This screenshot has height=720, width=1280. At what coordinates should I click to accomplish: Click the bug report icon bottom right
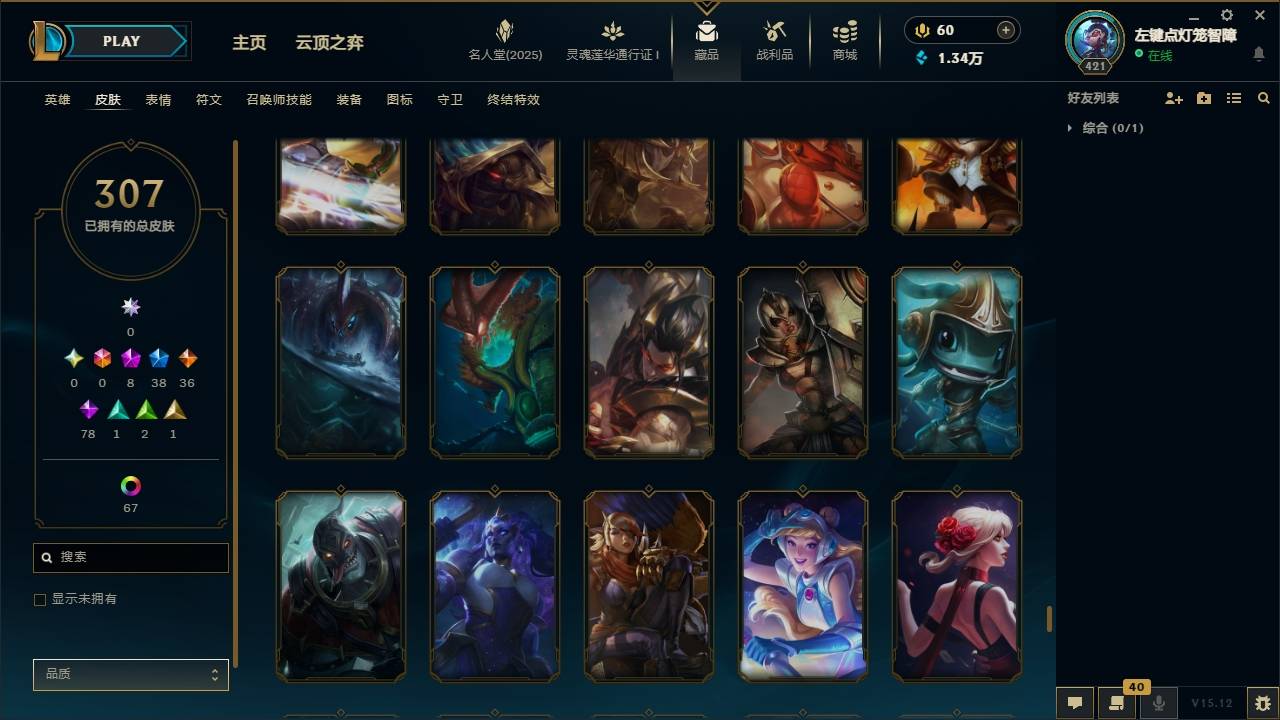(x=1261, y=702)
